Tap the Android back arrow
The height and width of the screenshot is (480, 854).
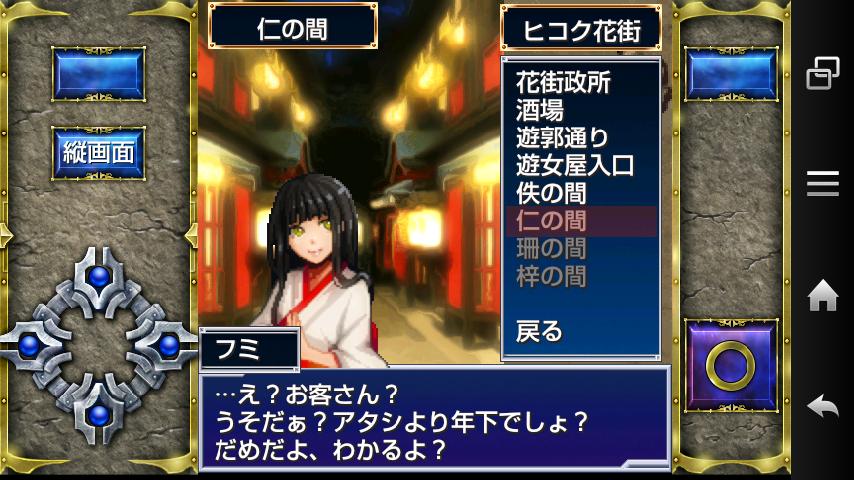[822, 407]
